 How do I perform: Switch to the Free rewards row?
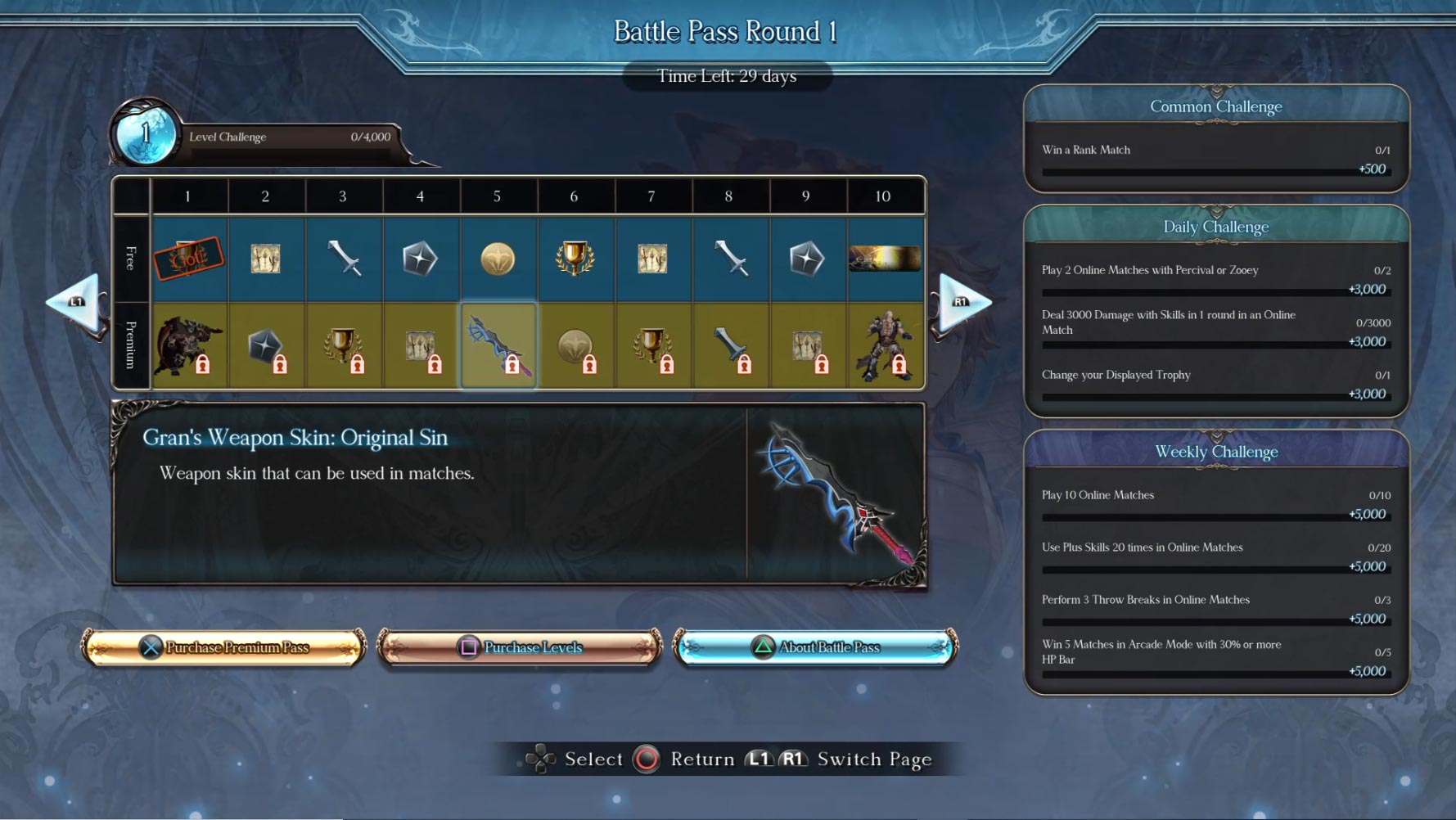tap(131, 259)
